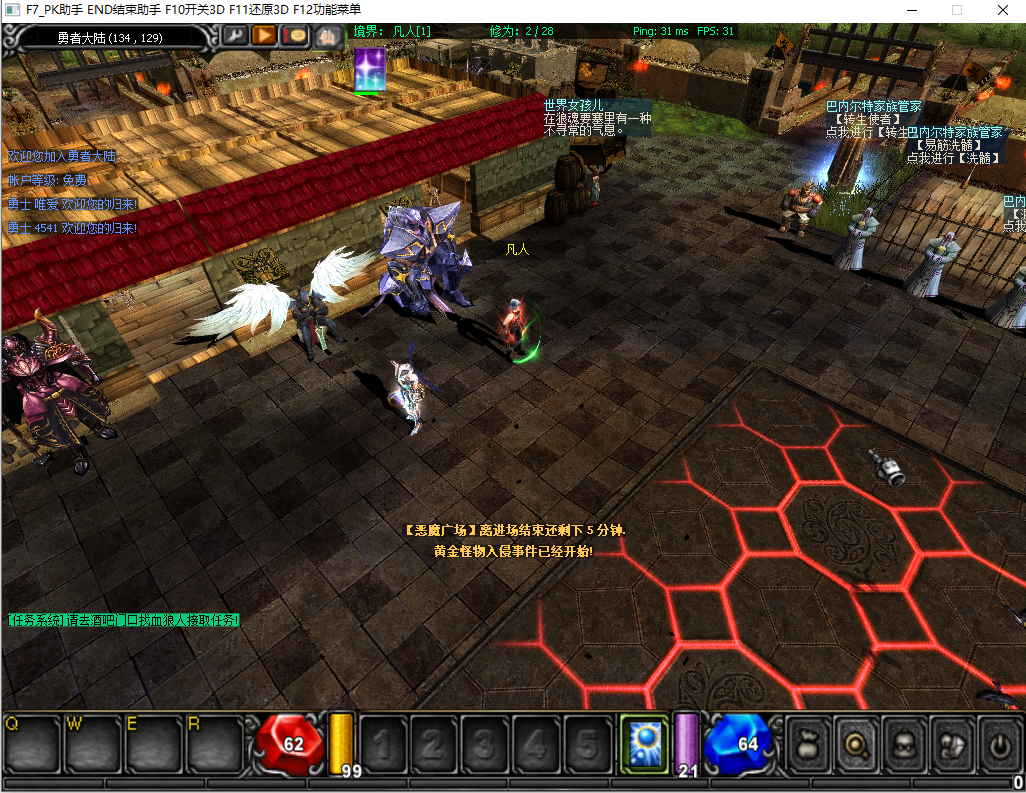Close the game window
Viewport: 1026px width, 793px height.
click(x=1002, y=9)
